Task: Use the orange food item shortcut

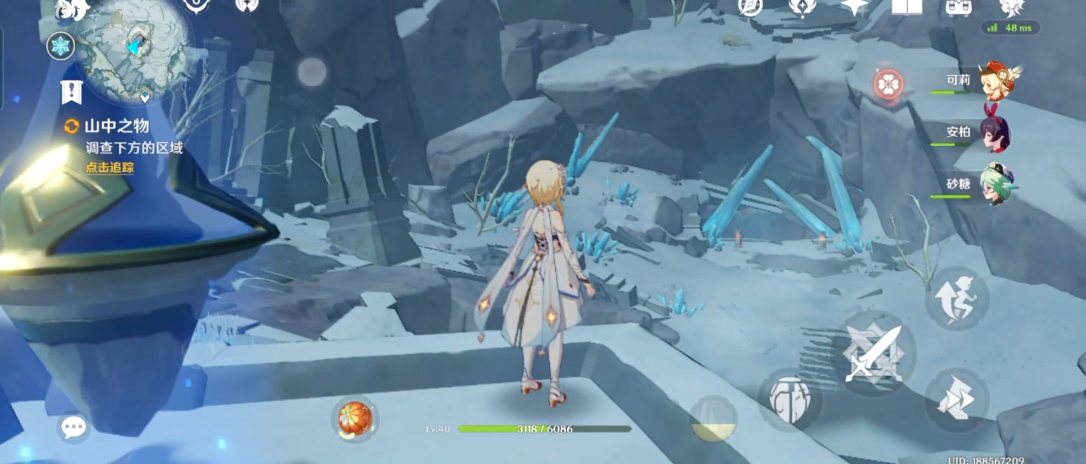Action: coord(354,417)
